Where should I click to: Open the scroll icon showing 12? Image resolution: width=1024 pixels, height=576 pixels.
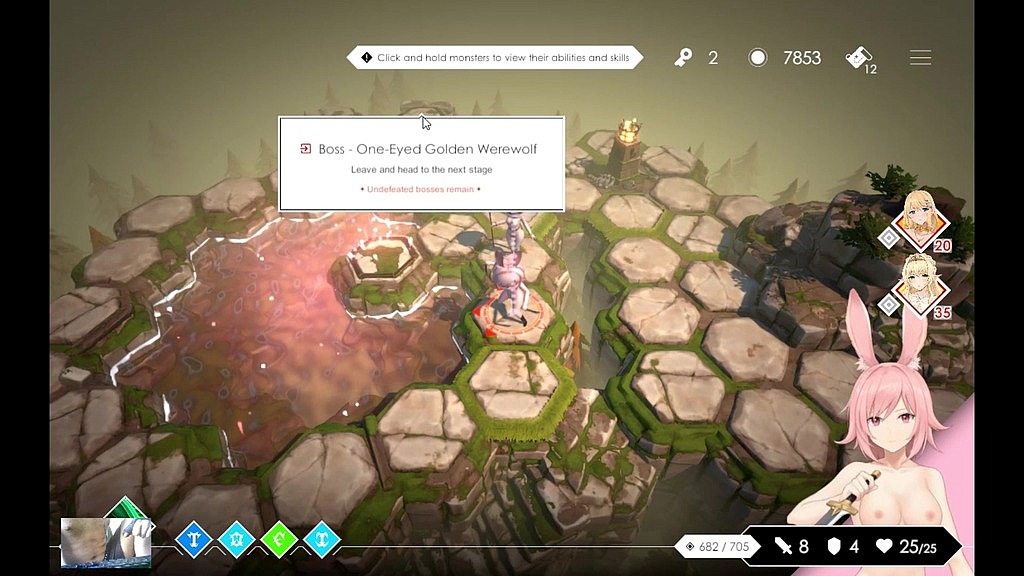[x=860, y=58]
